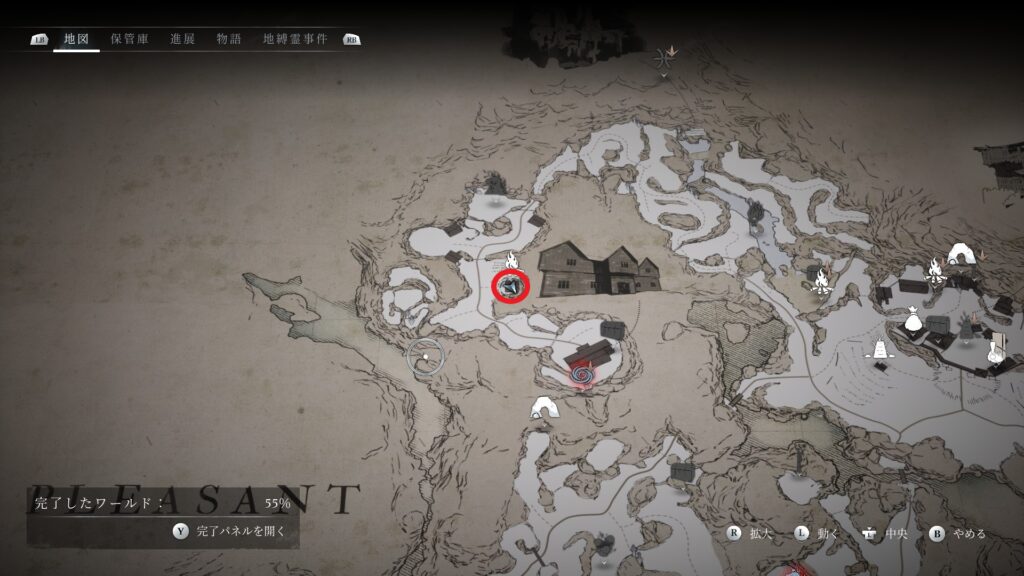Click the red spiral marker on the map

click(581, 374)
